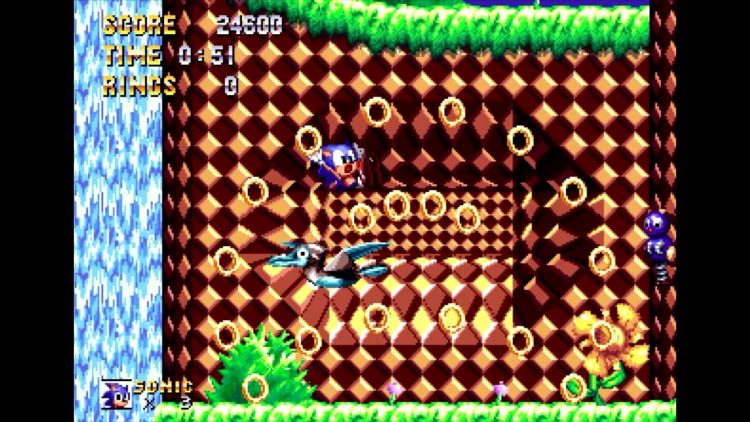Click the Sonic lives icon

(x=116, y=393)
